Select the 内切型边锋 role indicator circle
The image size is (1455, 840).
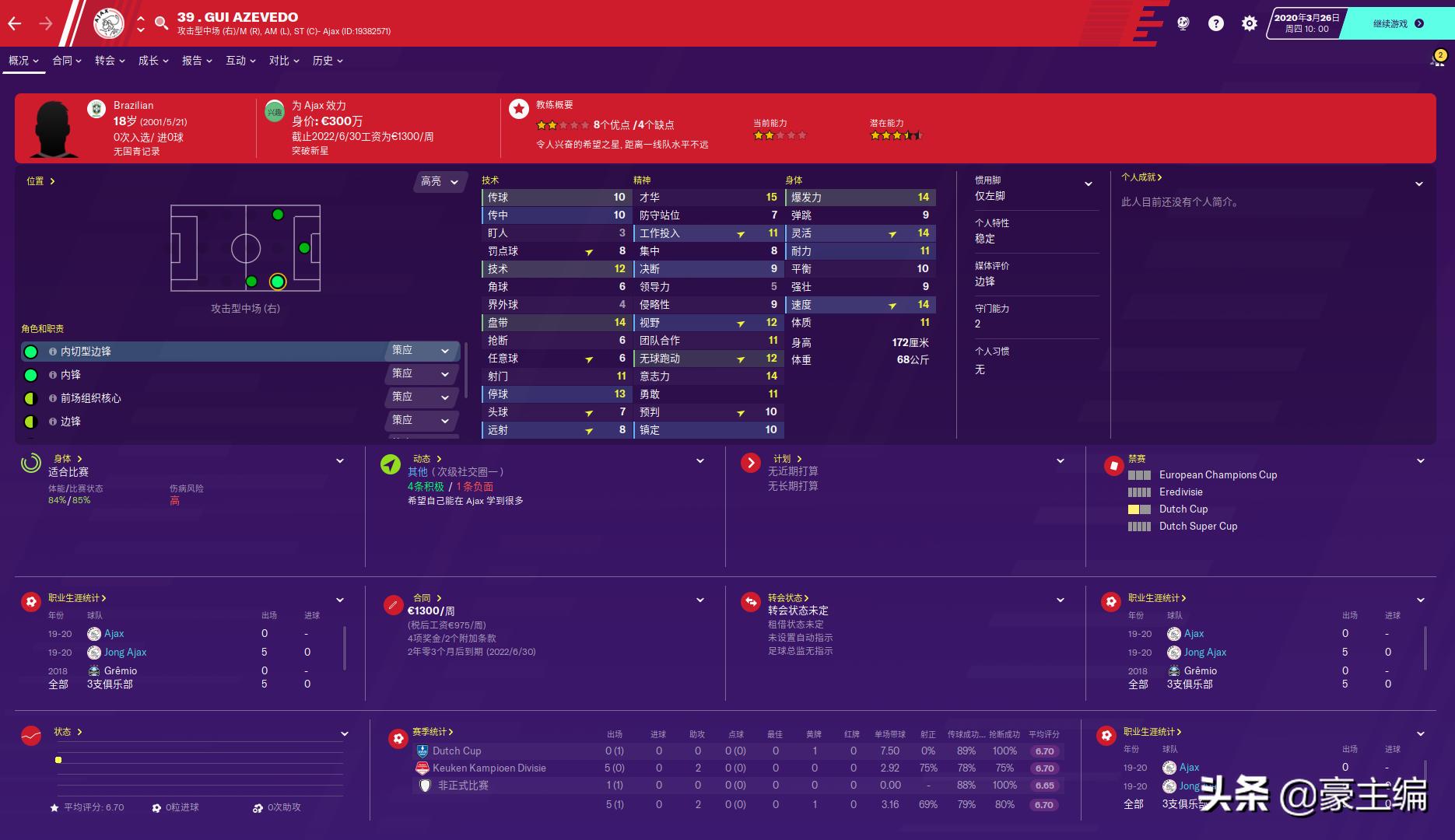coord(31,352)
